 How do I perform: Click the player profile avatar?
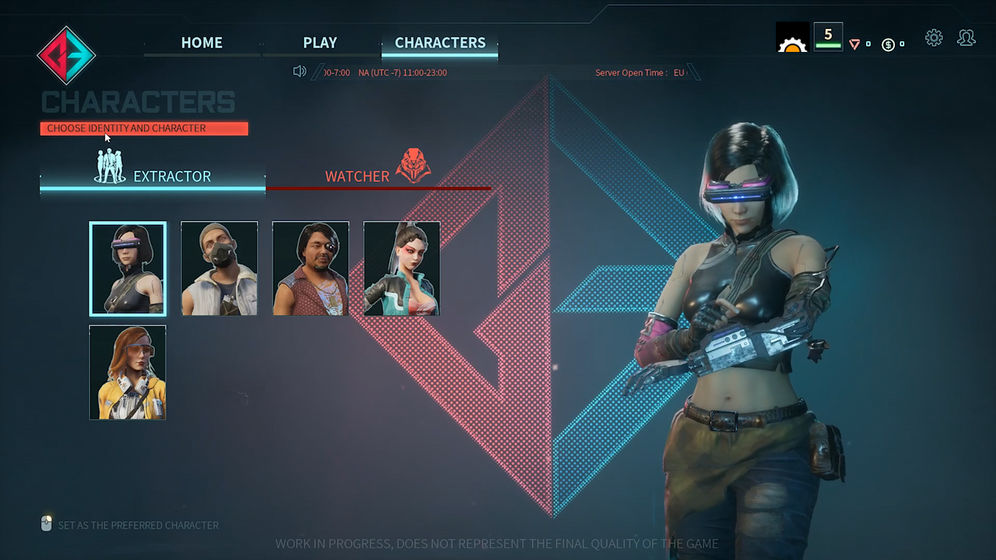point(792,38)
